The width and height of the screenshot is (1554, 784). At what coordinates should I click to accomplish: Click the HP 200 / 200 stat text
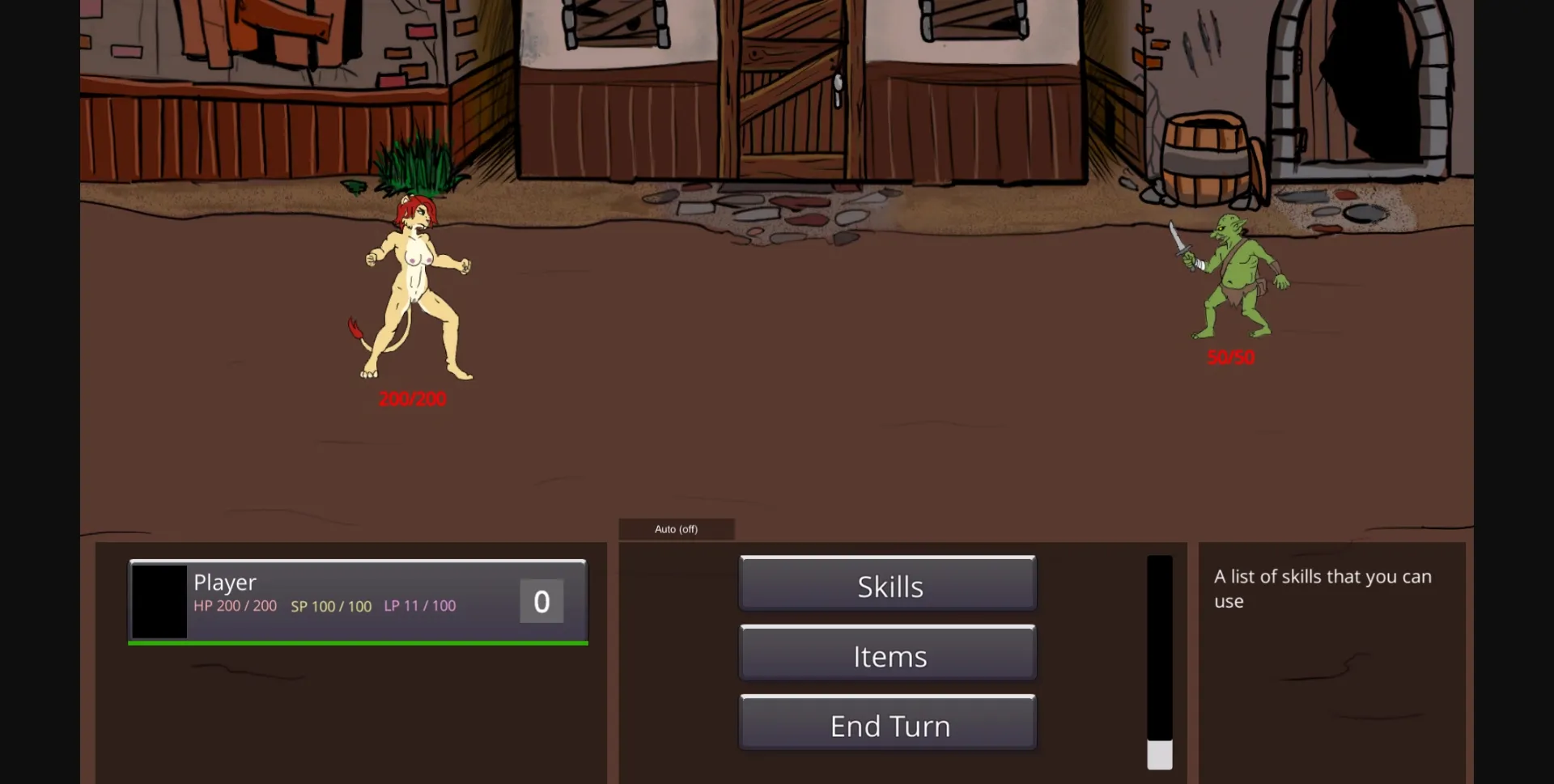(x=236, y=606)
